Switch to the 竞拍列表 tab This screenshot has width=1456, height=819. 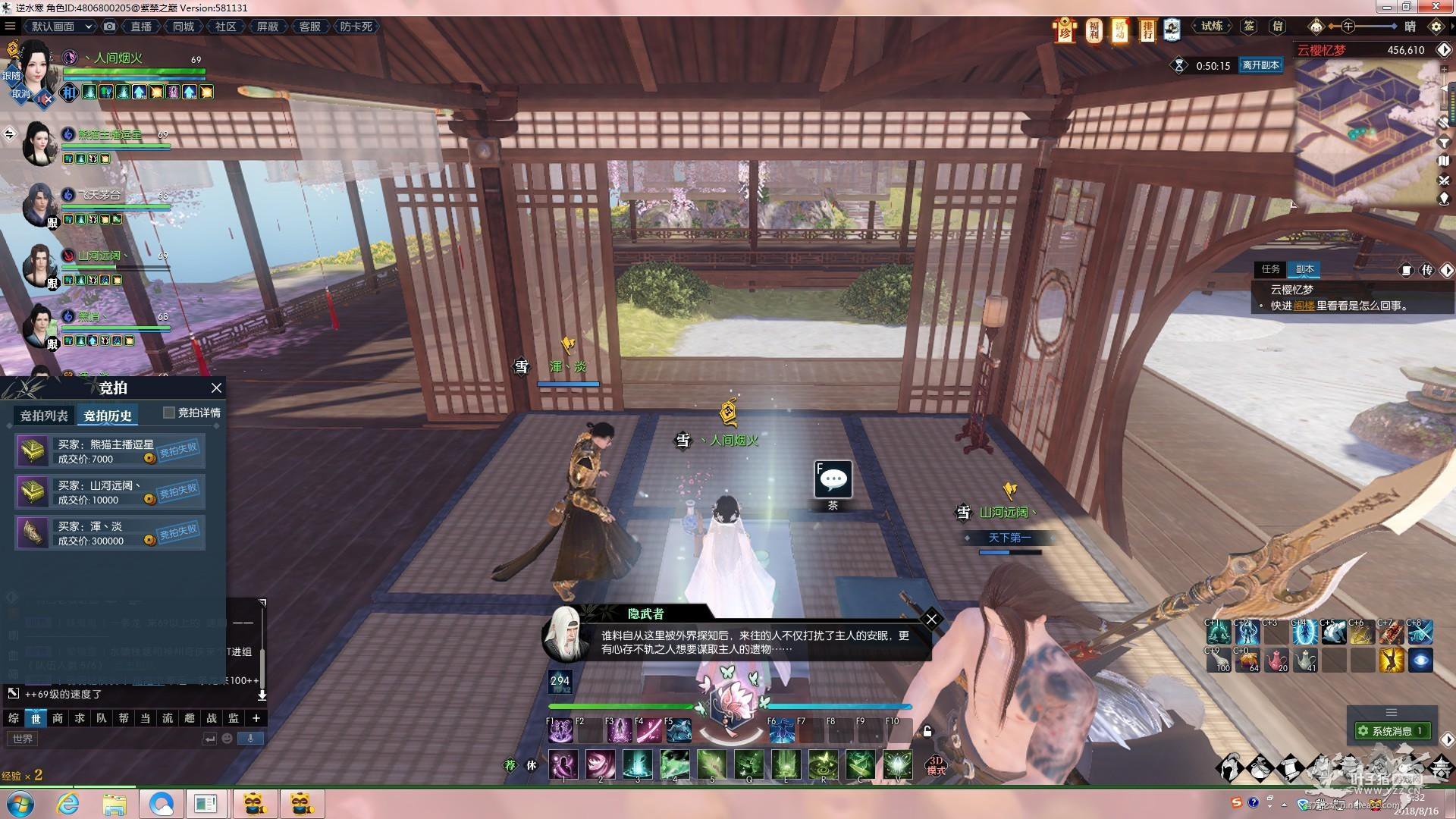[44, 416]
